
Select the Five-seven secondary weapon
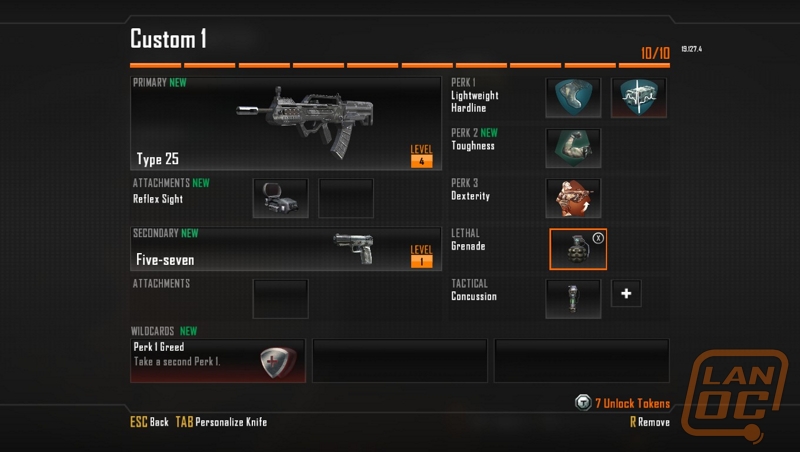click(x=285, y=249)
